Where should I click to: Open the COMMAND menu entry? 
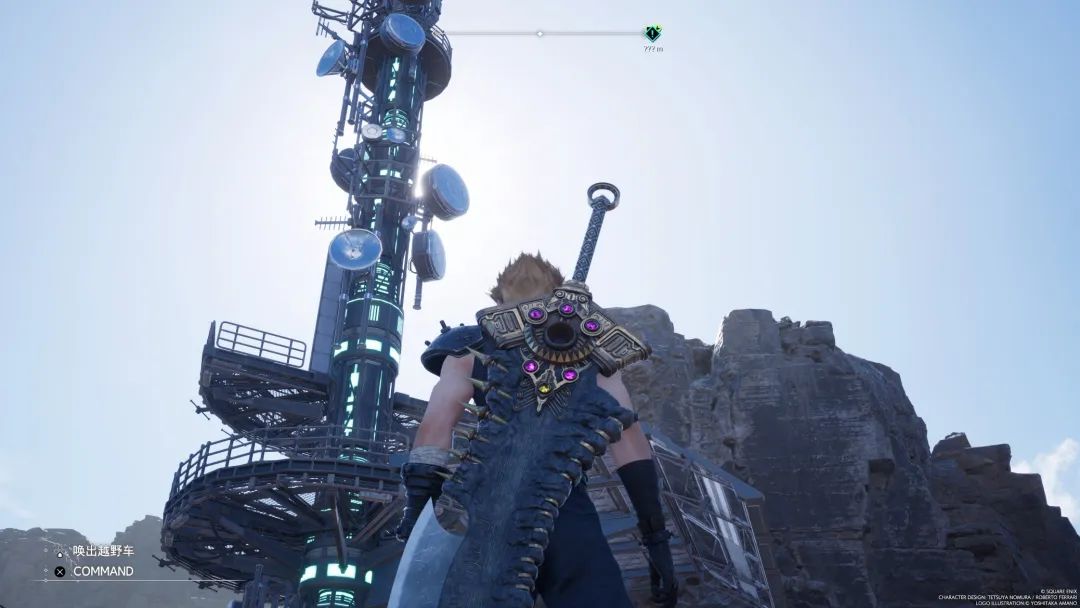102,571
